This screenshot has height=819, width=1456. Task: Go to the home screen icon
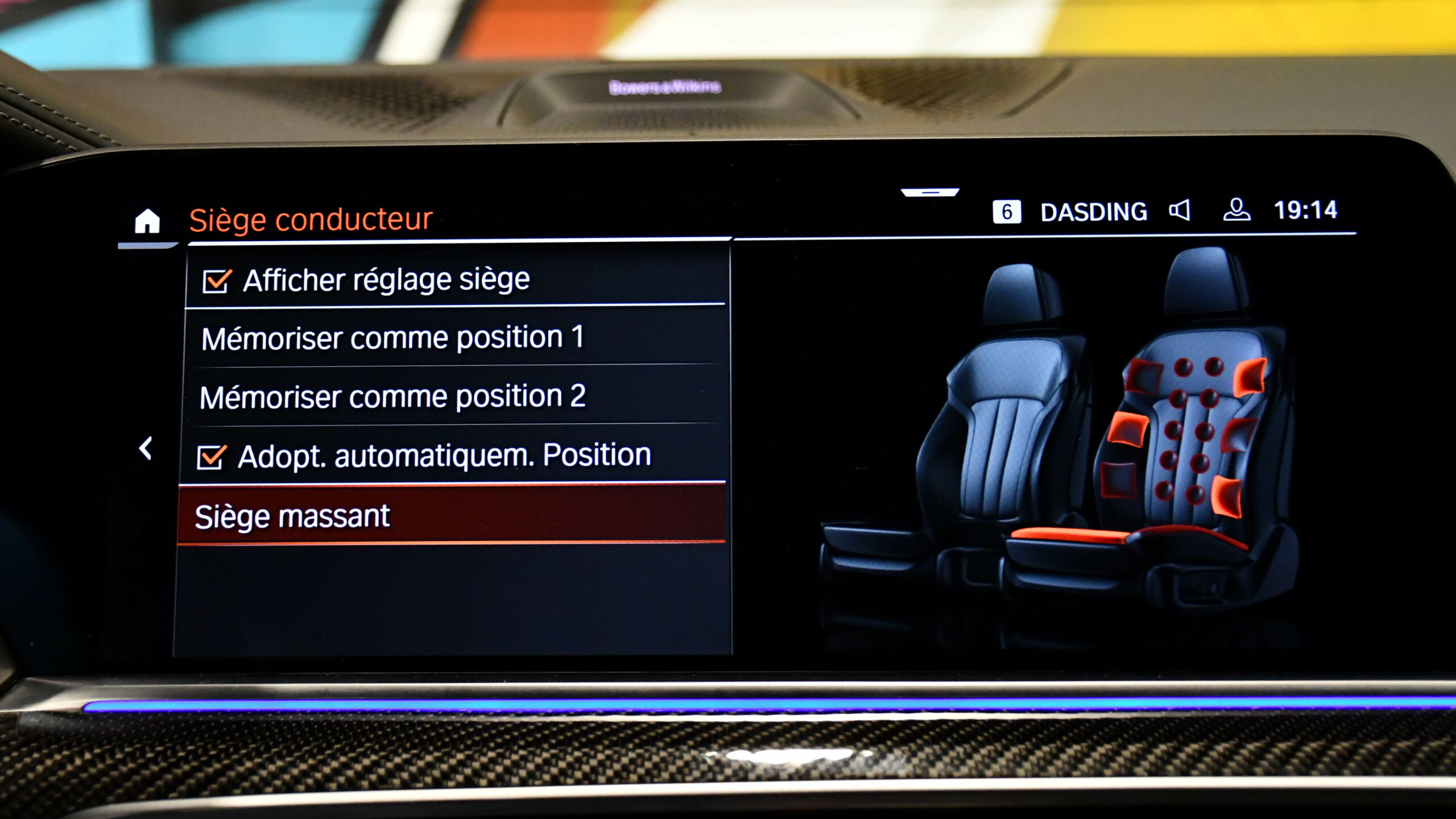coord(147,221)
